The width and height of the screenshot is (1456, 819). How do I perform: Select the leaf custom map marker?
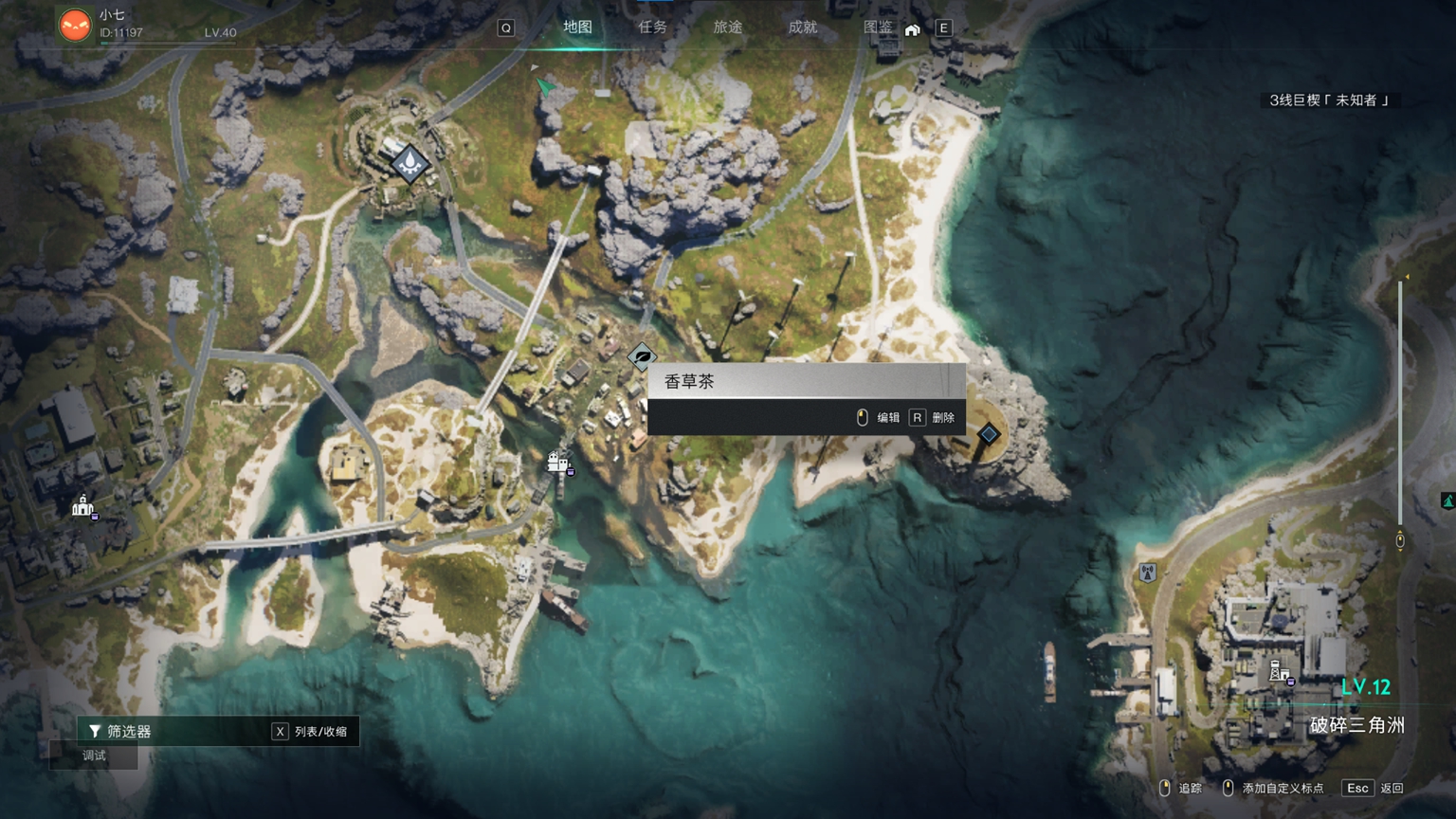pyautogui.click(x=642, y=357)
